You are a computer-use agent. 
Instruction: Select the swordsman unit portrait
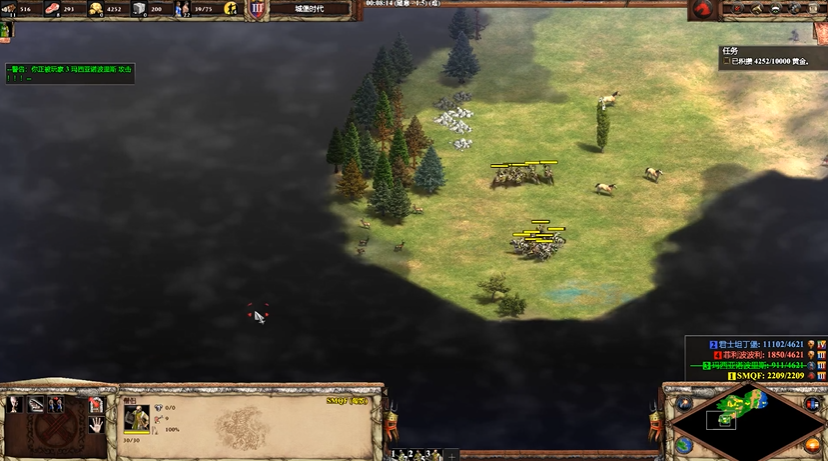136,417
